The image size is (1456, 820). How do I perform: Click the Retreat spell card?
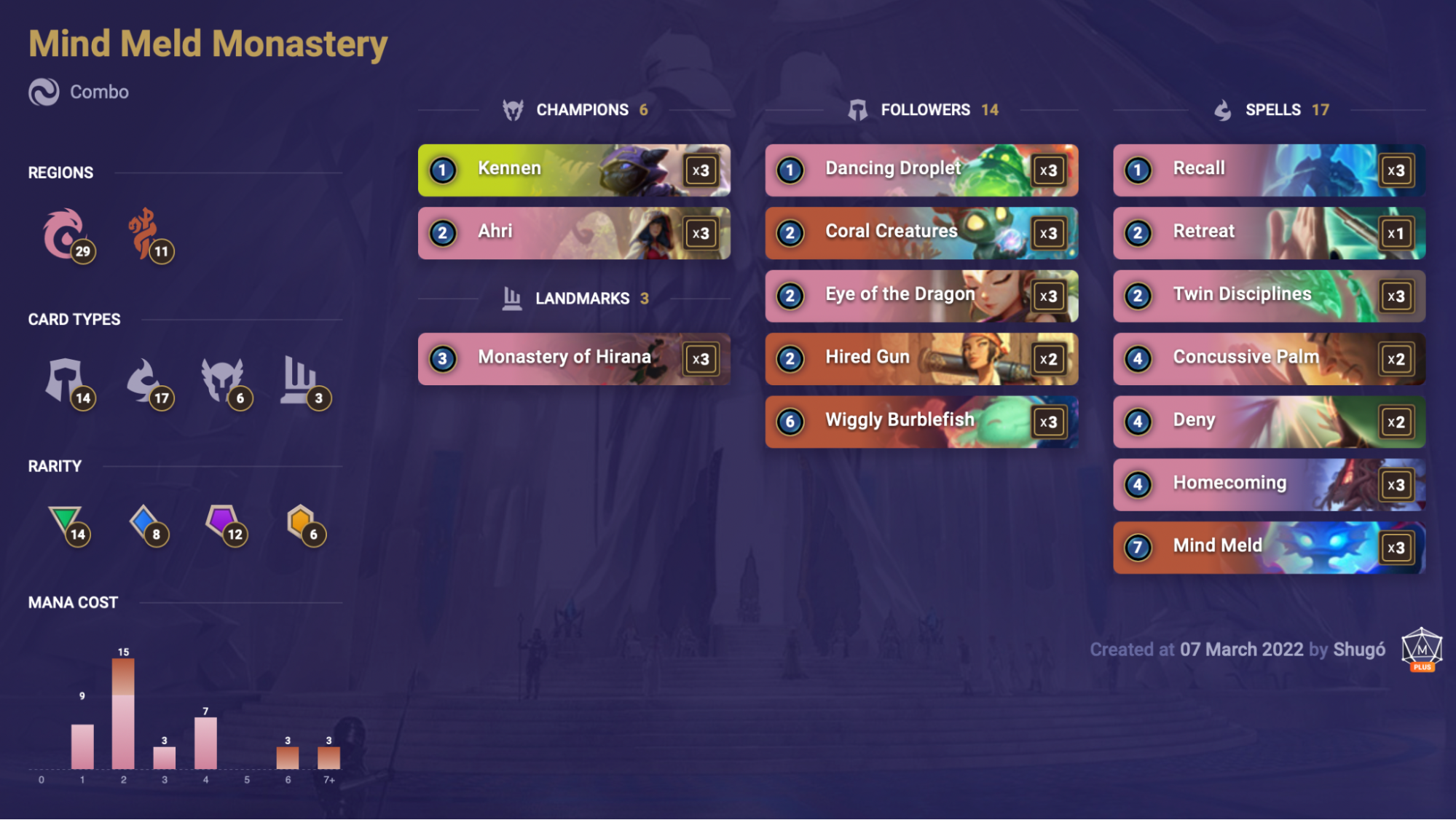coord(1268,233)
